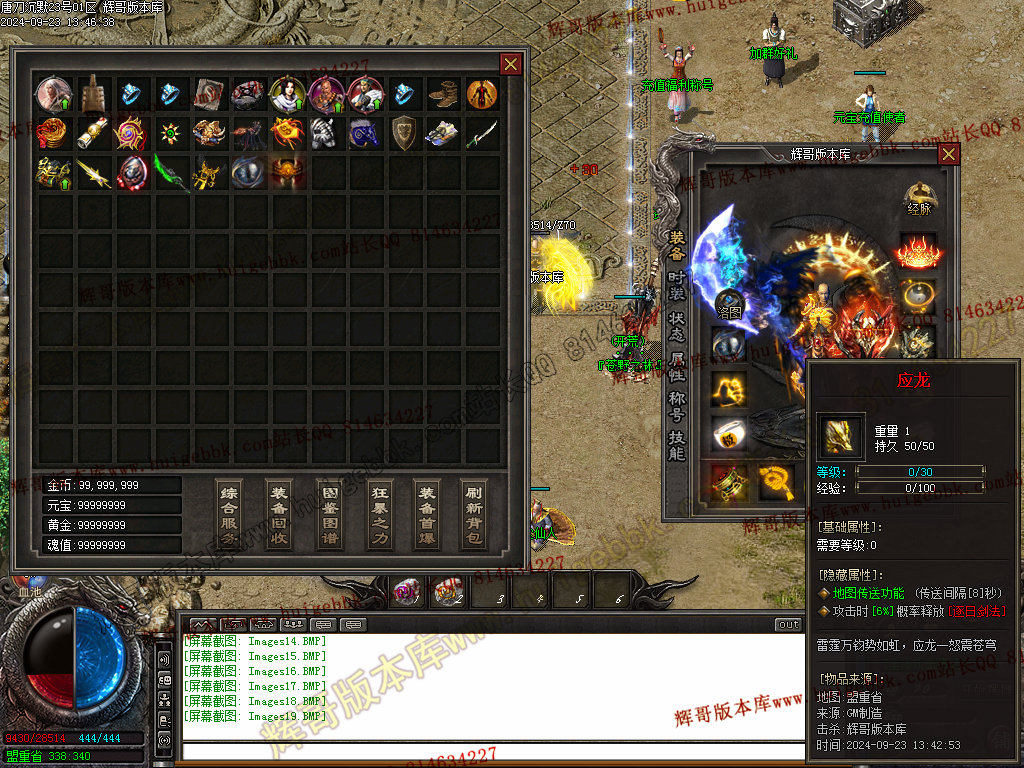Open the 图鉴图谱 codex button
The image size is (1024, 768).
(x=328, y=514)
